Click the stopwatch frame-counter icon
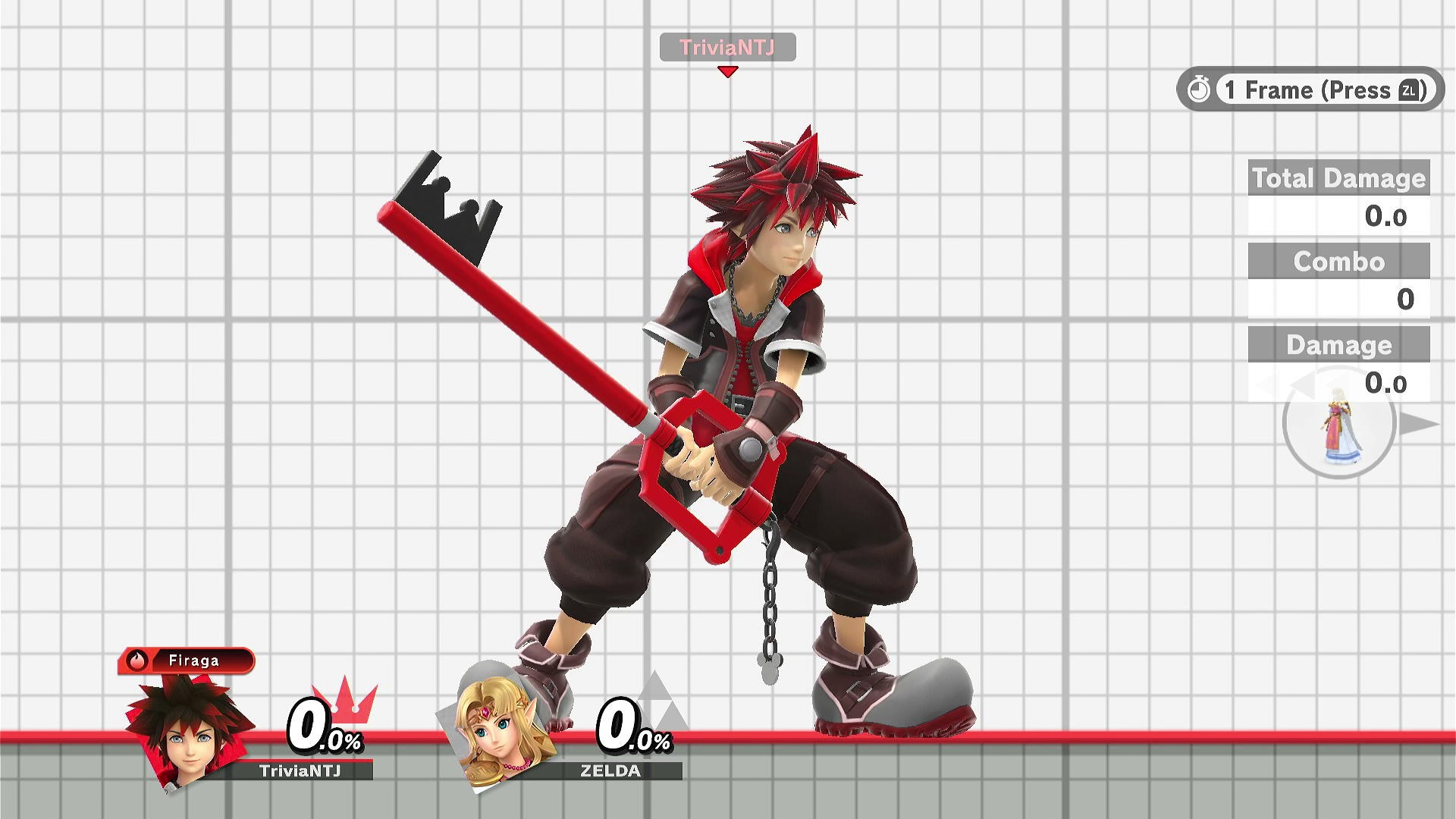1456x819 pixels. coord(1200,89)
